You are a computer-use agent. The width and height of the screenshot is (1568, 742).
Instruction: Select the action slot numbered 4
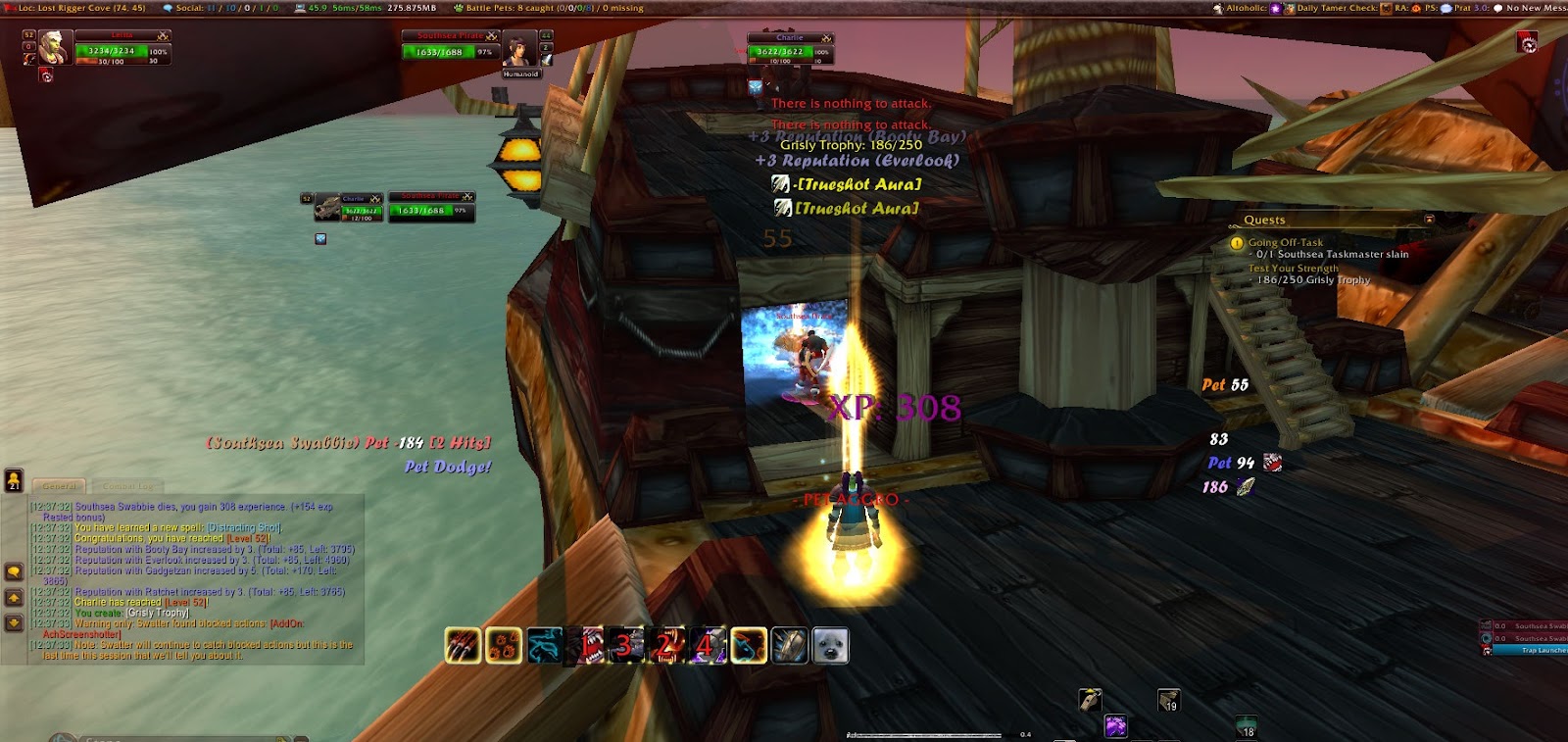coord(708,646)
